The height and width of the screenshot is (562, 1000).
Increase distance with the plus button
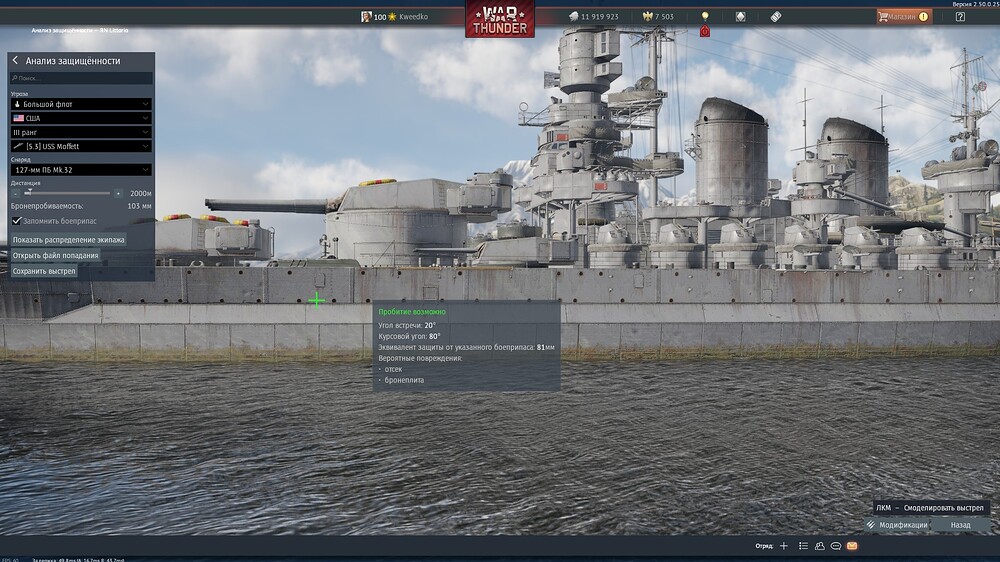[x=118, y=193]
